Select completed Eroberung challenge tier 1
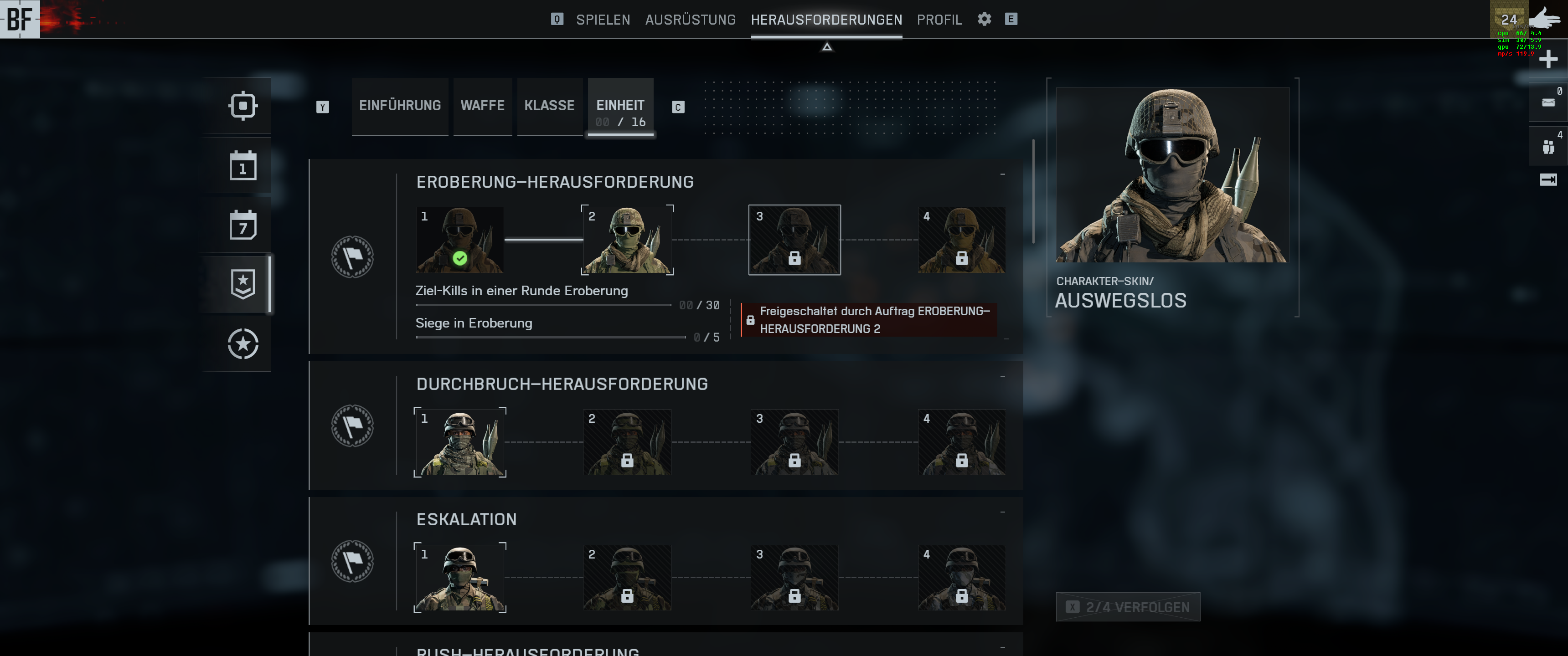This screenshot has width=1568, height=656. click(x=459, y=240)
